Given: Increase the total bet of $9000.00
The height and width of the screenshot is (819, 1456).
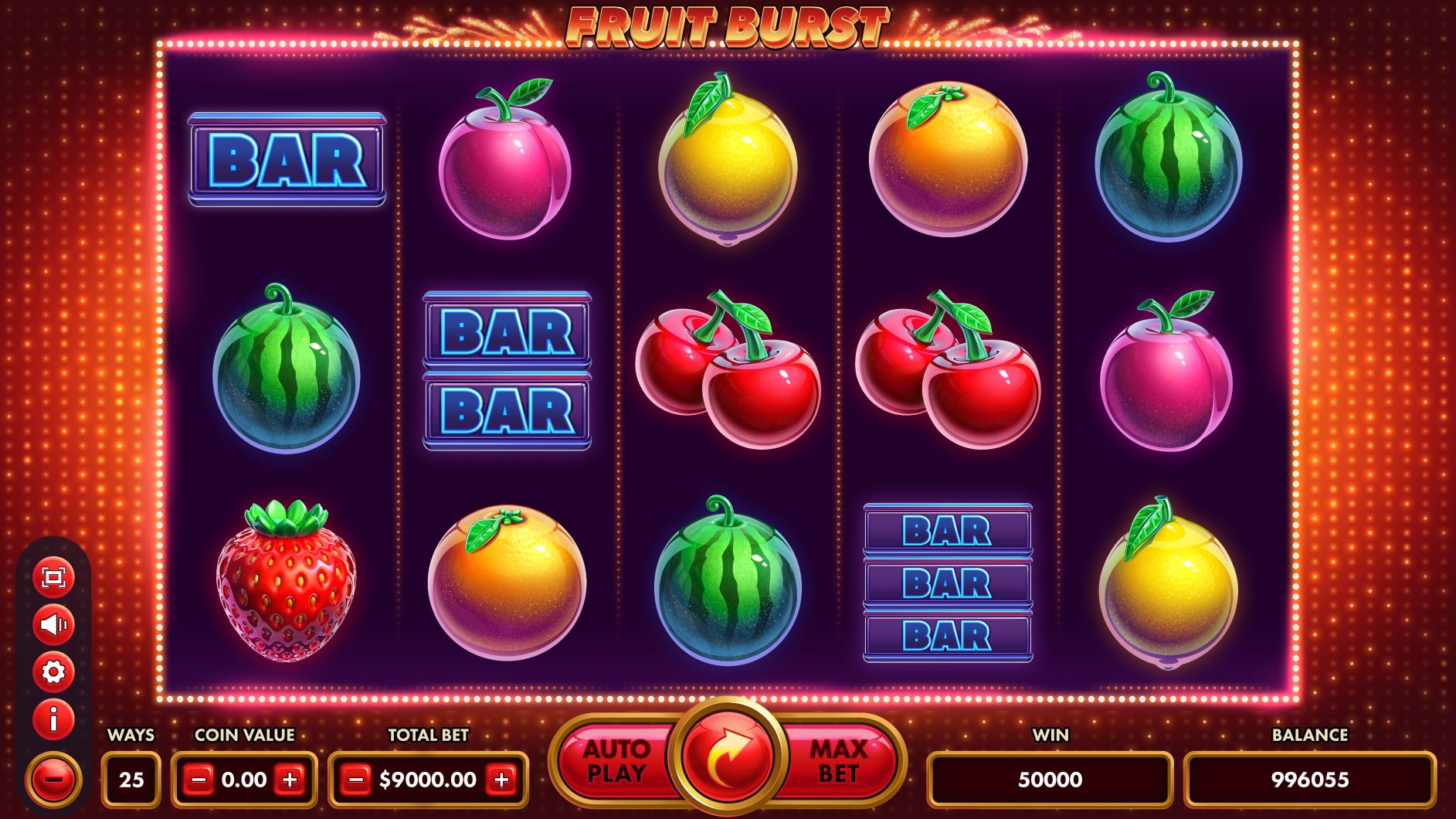Looking at the screenshot, I should 502,779.
